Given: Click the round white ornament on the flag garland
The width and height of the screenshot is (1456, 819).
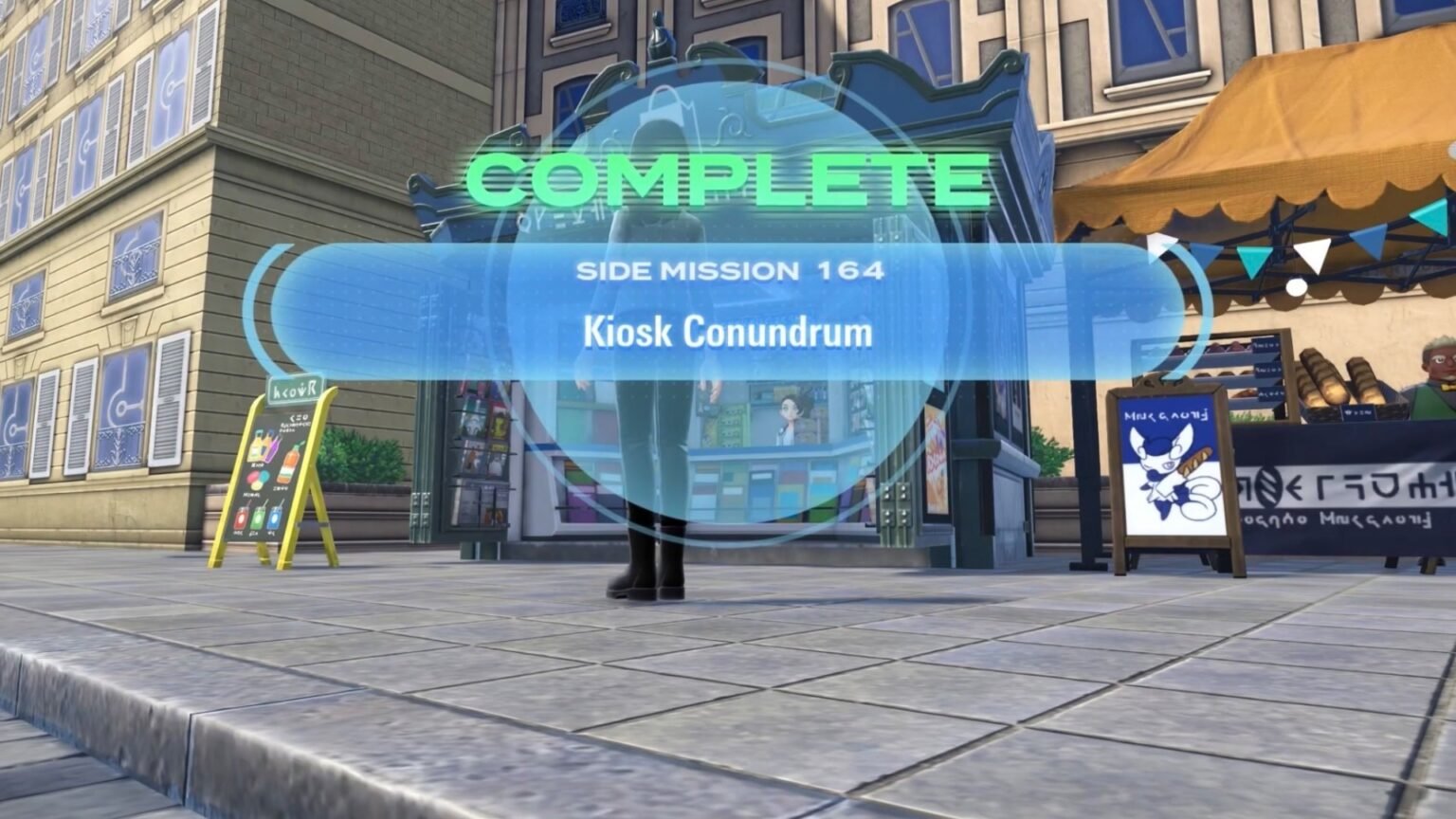Looking at the screenshot, I should tap(1295, 287).
